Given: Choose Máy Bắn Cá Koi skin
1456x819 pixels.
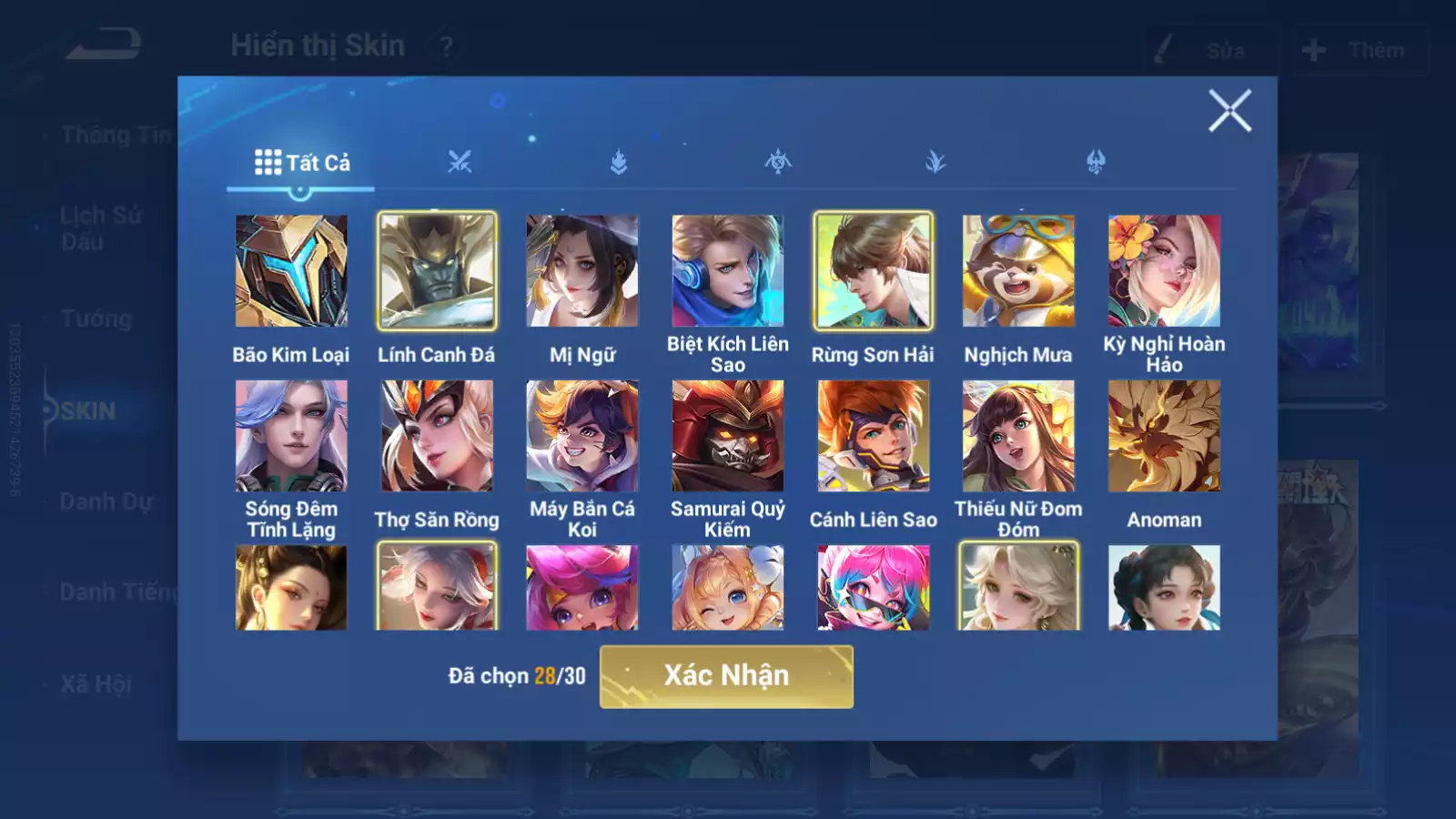Looking at the screenshot, I should (582, 436).
